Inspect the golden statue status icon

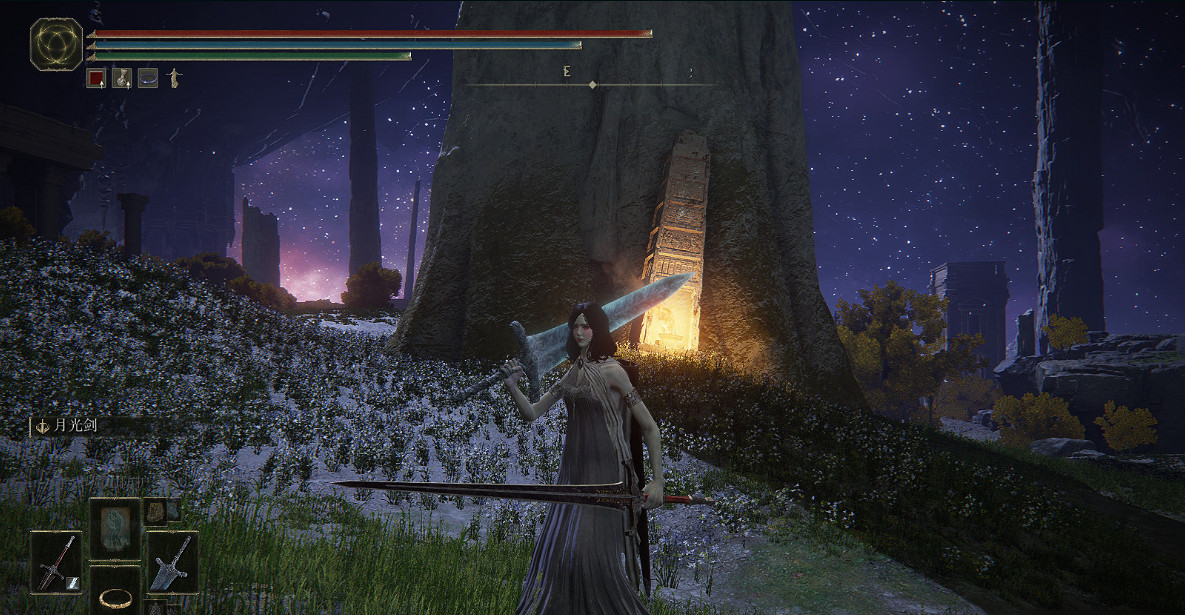point(174,77)
